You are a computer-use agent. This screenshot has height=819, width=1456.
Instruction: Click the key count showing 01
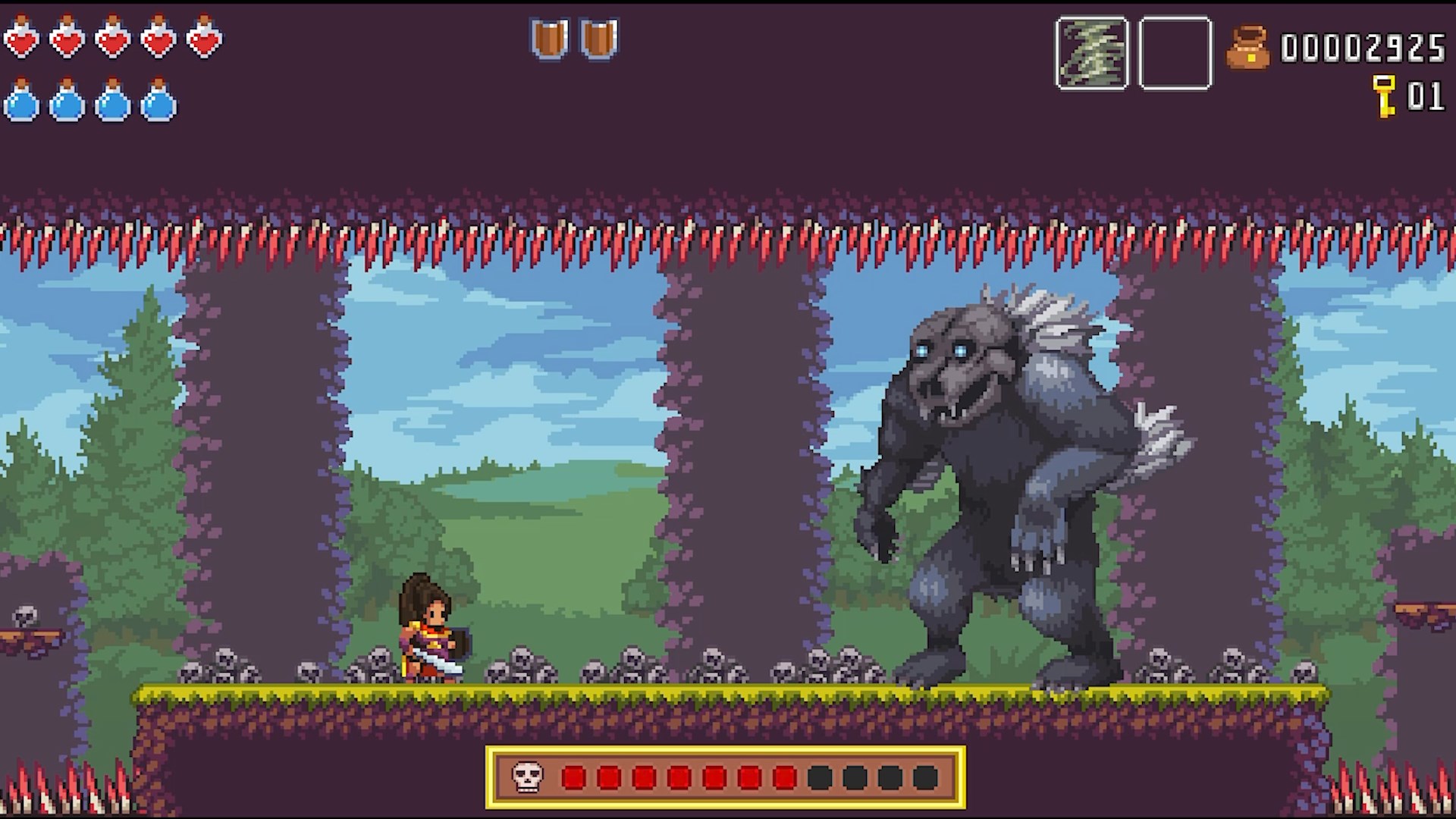coord(1426,97)
